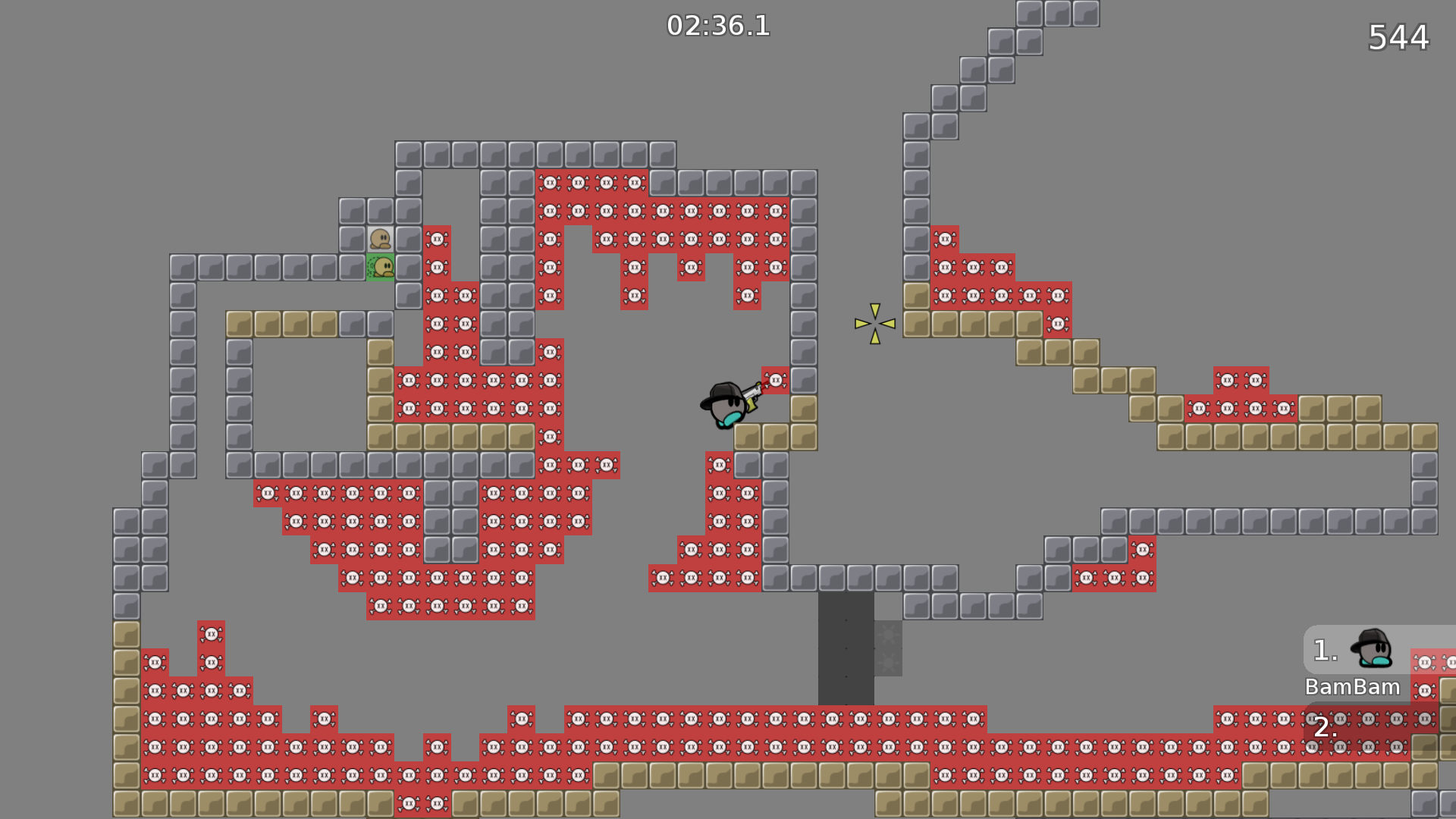This screenshot has height=819, width=1456.
Task: Click the skull tile beside the player's gun
Action: pos(776,380)
